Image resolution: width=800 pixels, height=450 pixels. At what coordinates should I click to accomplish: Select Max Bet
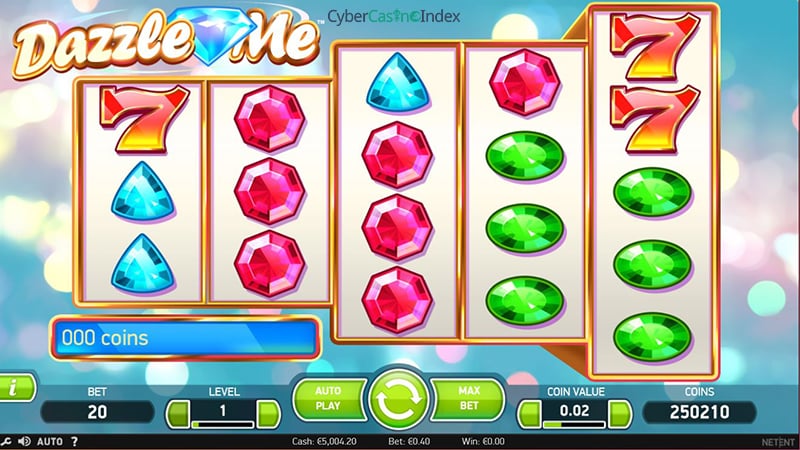(x=469, y=397)
